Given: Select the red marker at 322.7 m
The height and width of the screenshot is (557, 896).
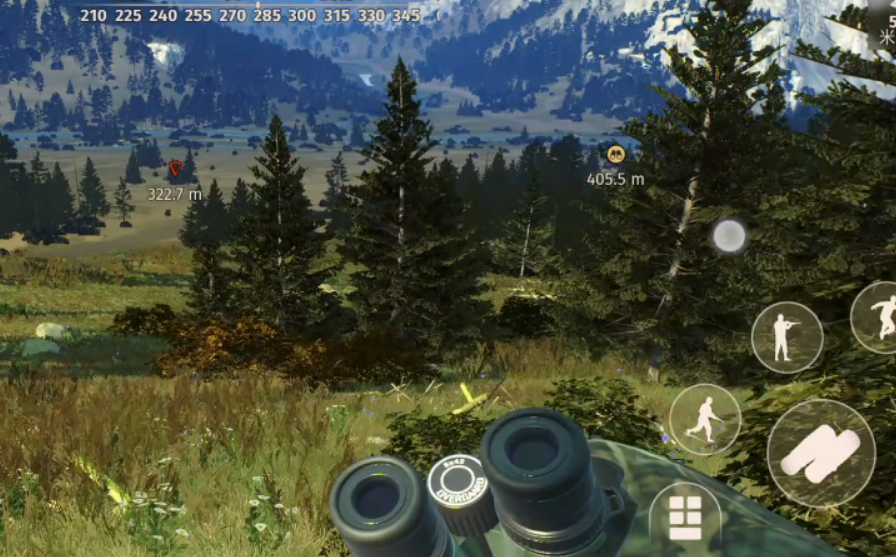Looking at the screenshot, I should pyautogui.click(x=176, y=170).
